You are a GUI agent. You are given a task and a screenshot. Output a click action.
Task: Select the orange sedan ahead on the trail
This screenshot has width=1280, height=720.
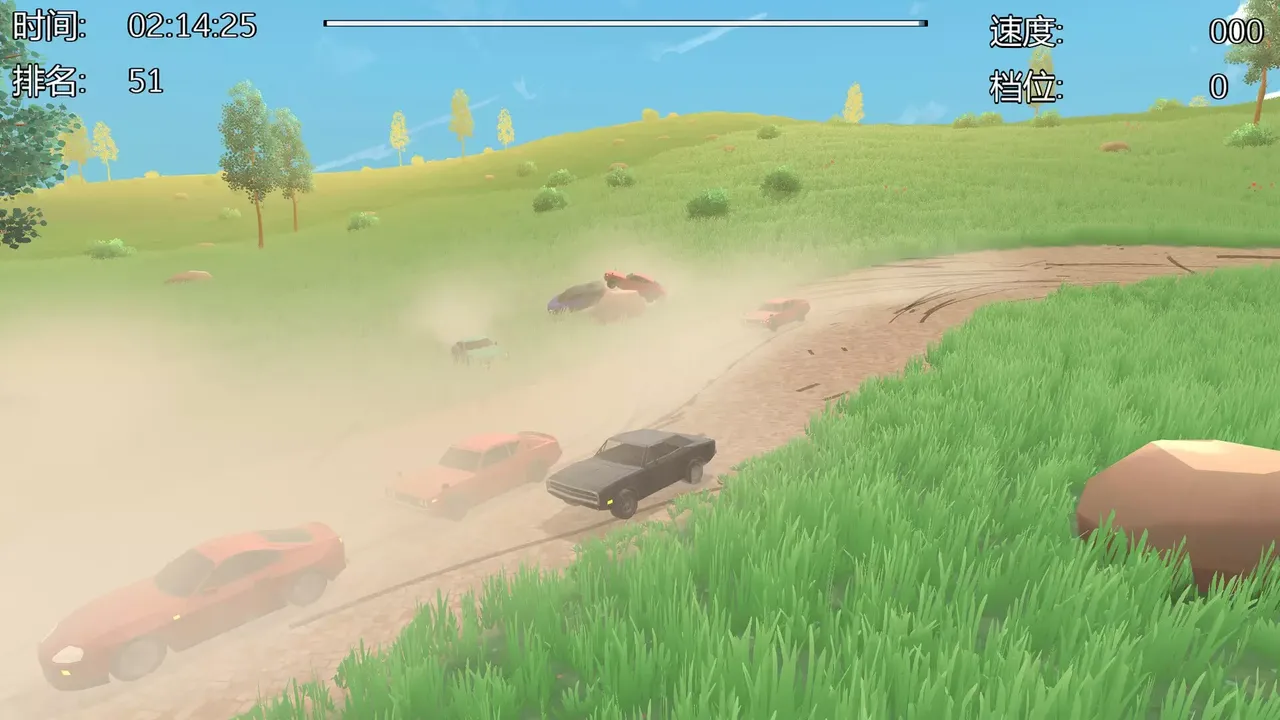click(470, 468)
